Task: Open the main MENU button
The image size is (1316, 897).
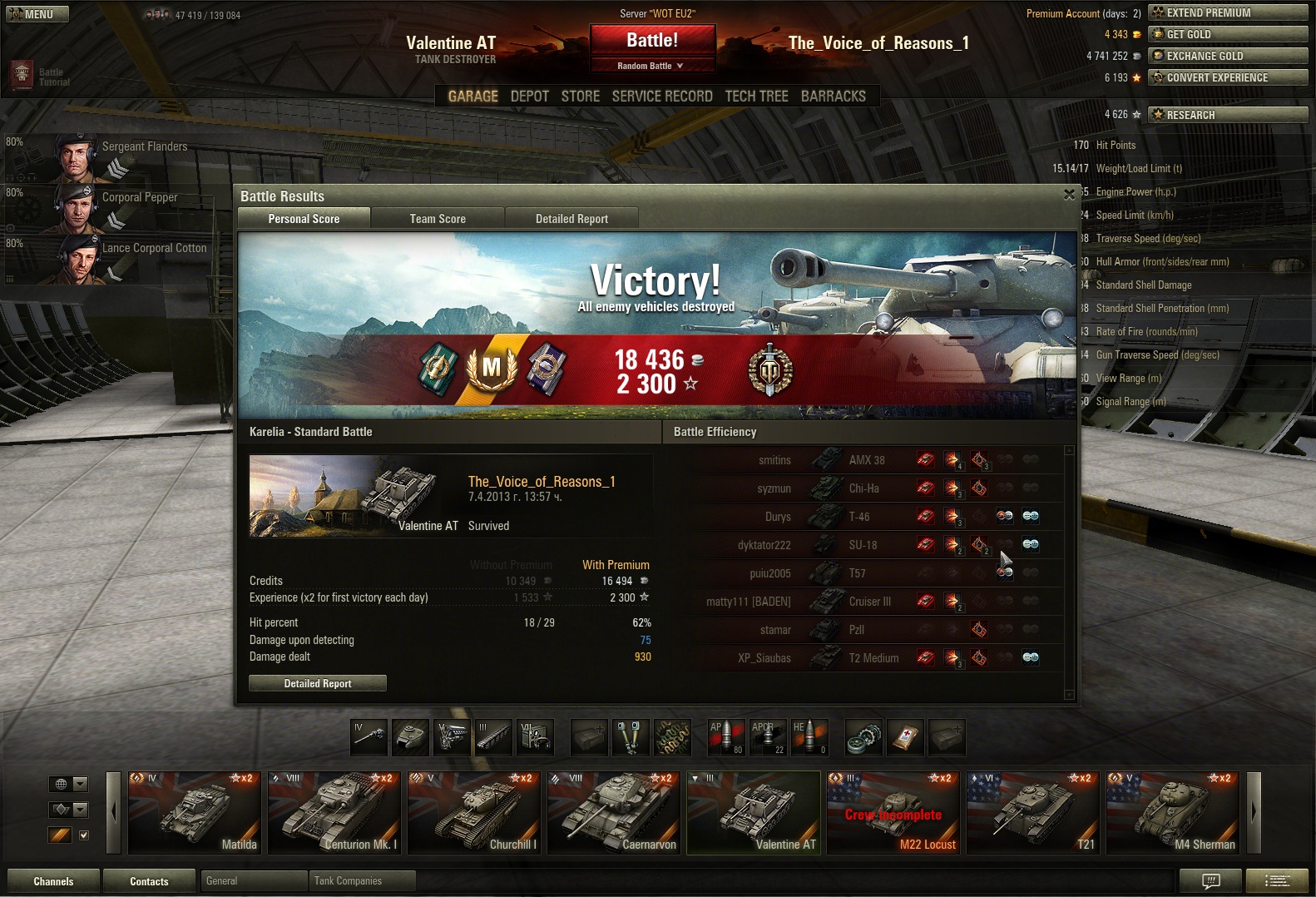Action: pos(37,14)
